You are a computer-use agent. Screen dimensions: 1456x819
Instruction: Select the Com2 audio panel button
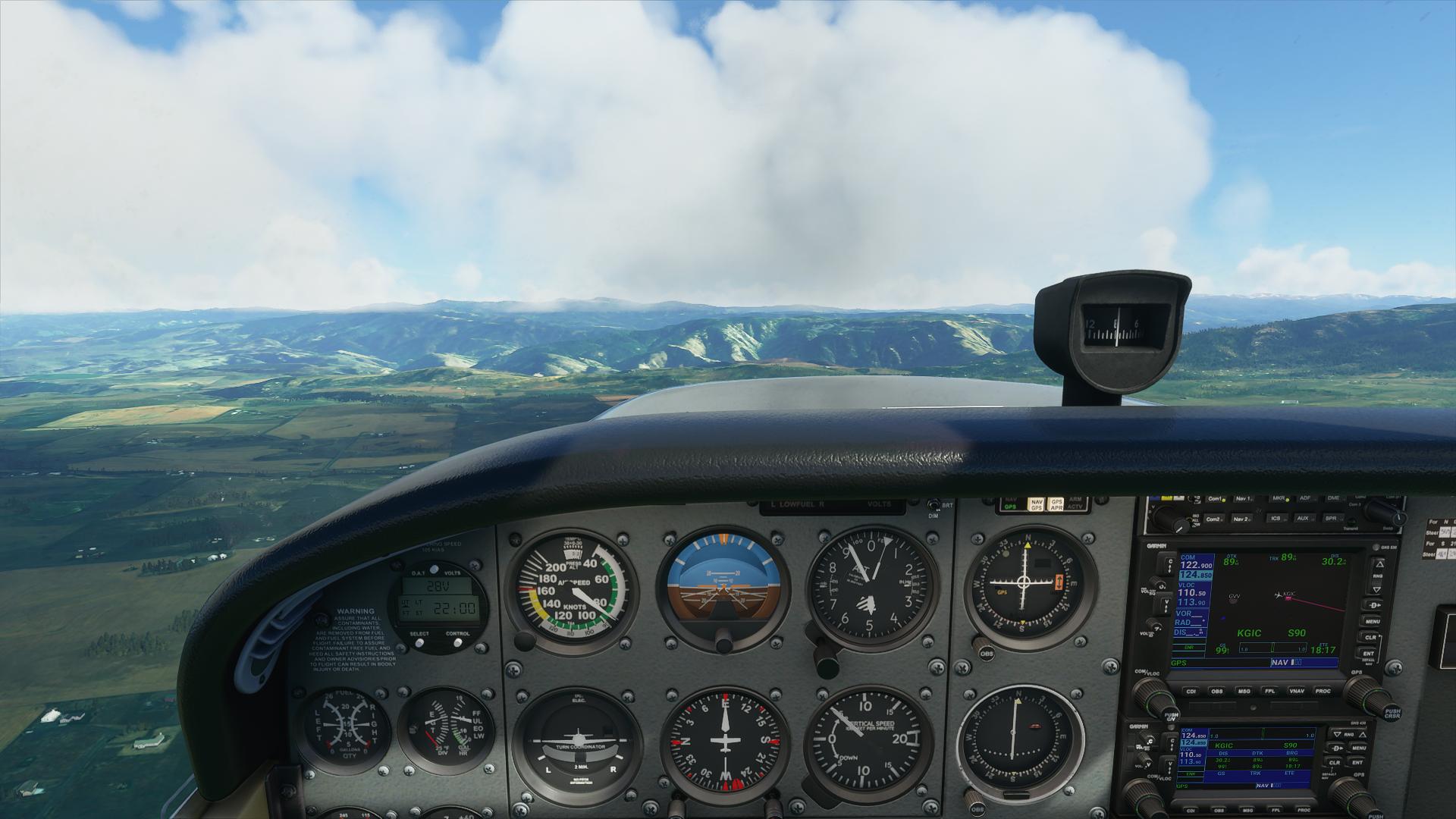[1214, 519]
